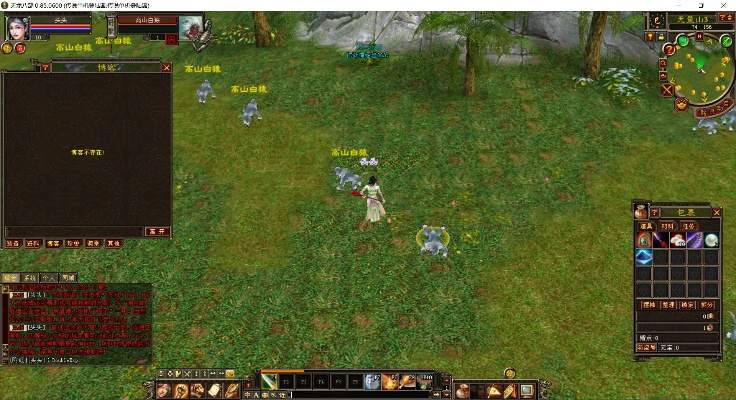Click the 锁定 lock button in the bag
736x400 pixels.
(688, 303)
